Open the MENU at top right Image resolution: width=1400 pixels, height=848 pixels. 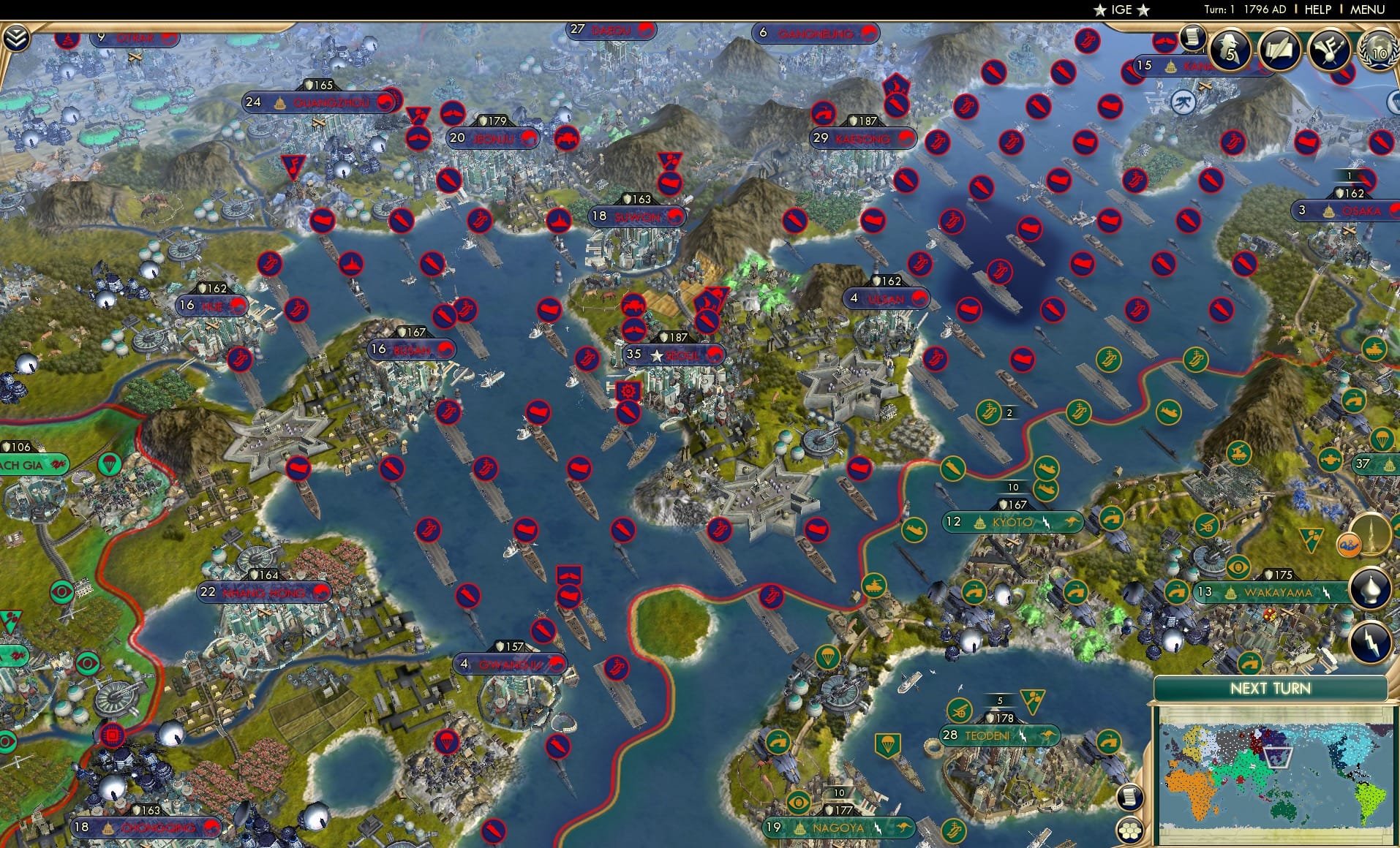pyautogui.click(x=1367, y=10)
